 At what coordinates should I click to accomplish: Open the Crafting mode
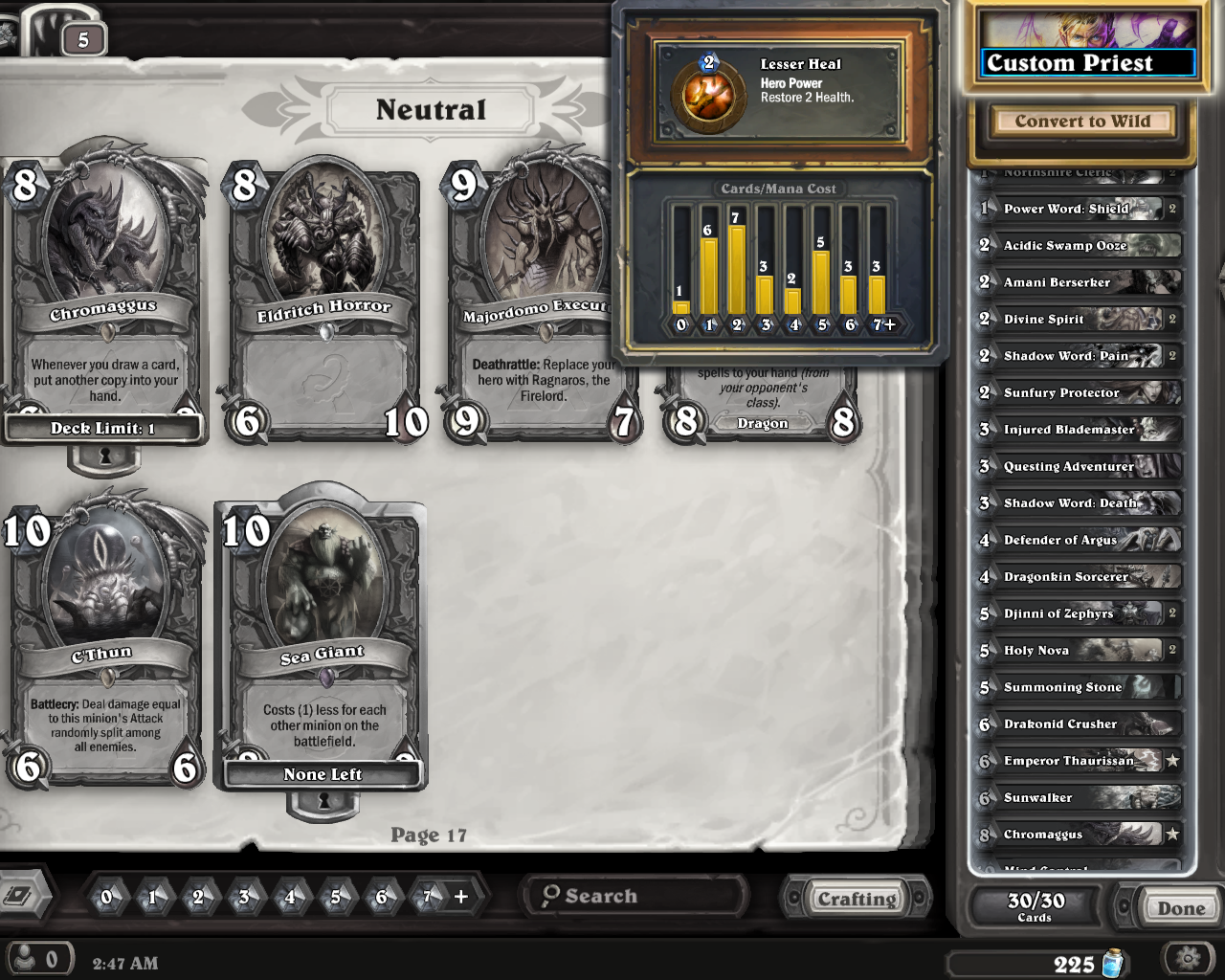(856, 899)
